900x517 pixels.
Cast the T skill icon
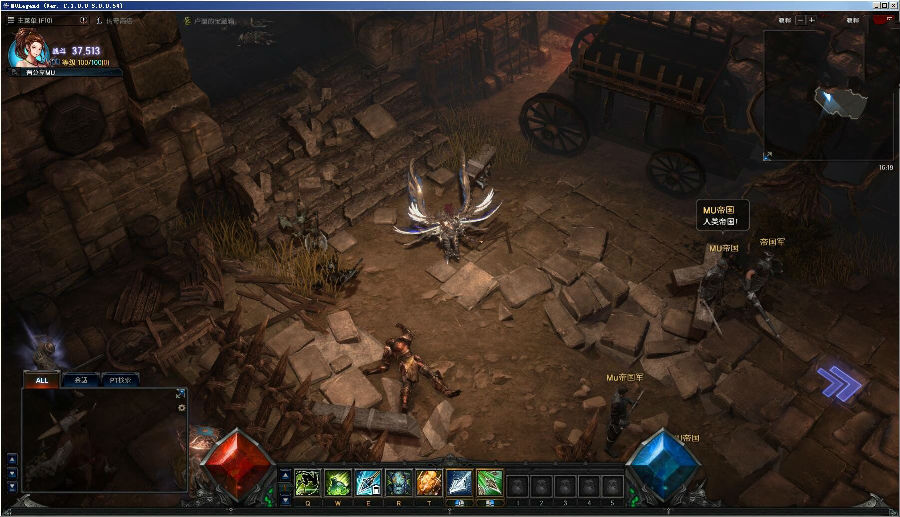(x=428, y=484)
